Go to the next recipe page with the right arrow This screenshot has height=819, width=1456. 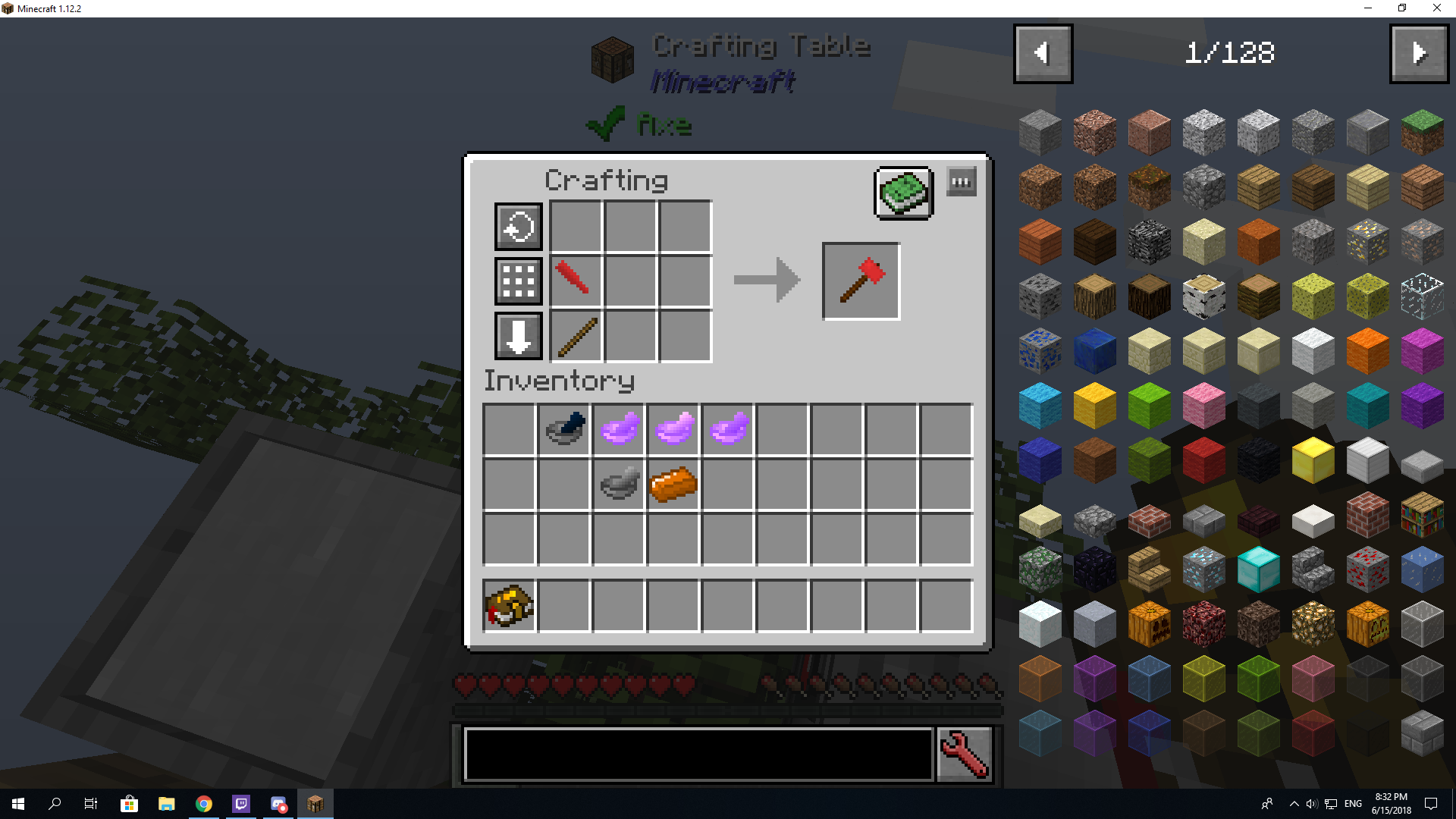point(1418,53)
